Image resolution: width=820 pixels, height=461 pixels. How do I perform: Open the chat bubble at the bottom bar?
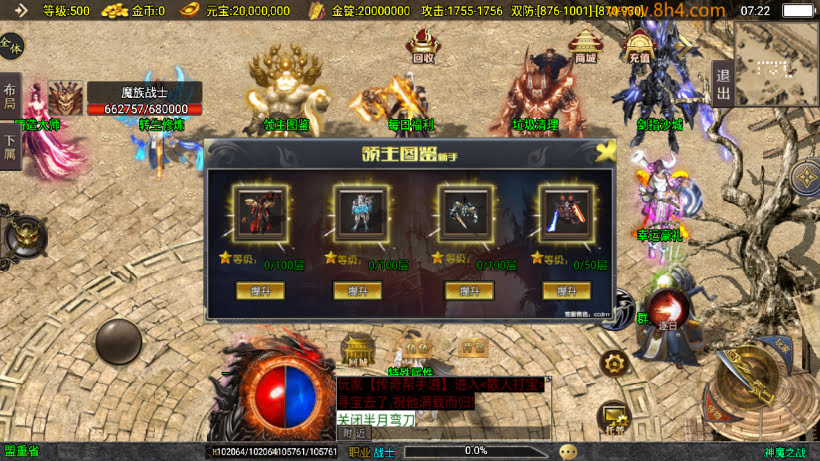[x=568, y=451]
